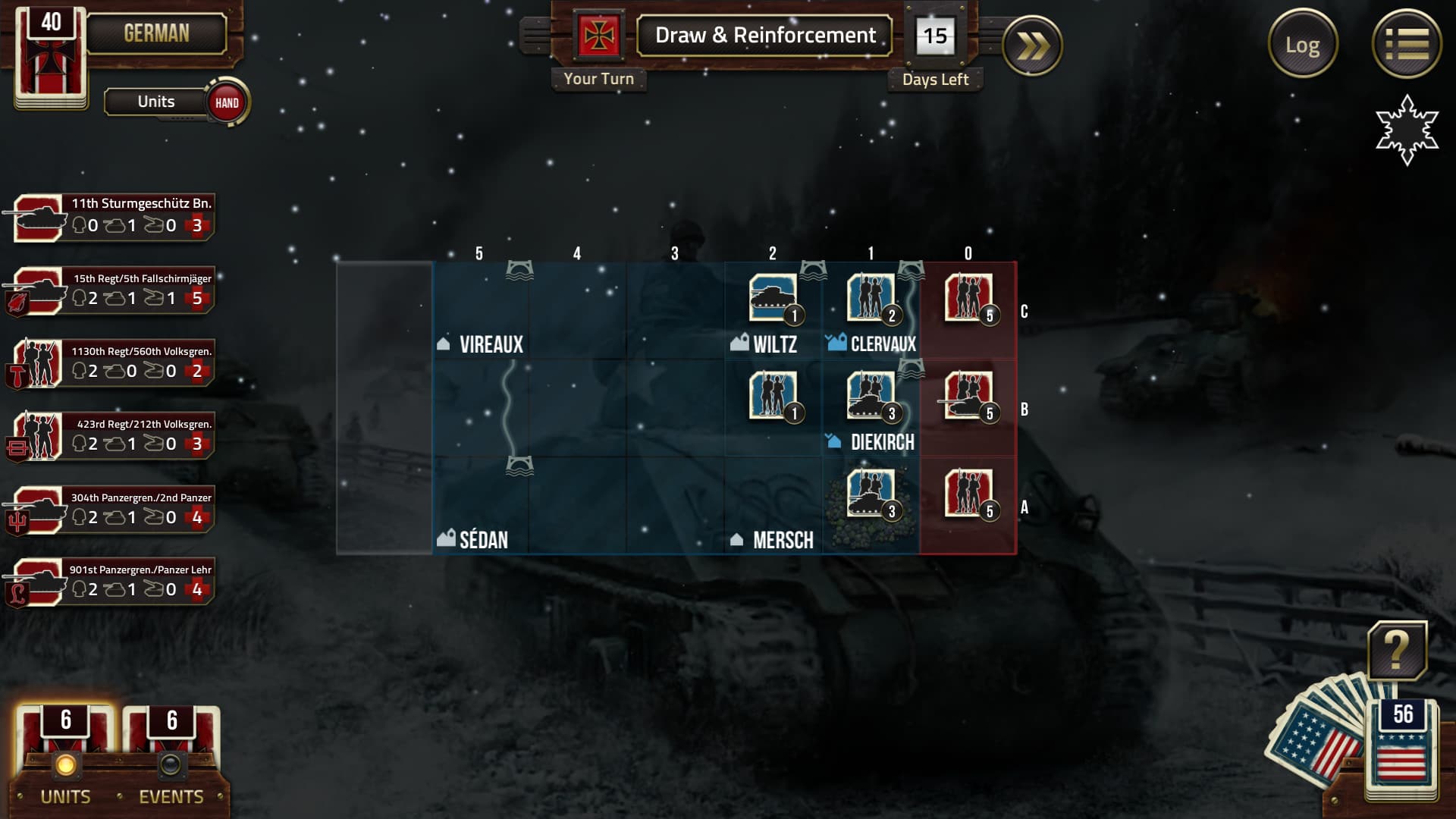1456x819 pixels.
Task: Toggle the Units HAND switch
Action: point(226,102)
